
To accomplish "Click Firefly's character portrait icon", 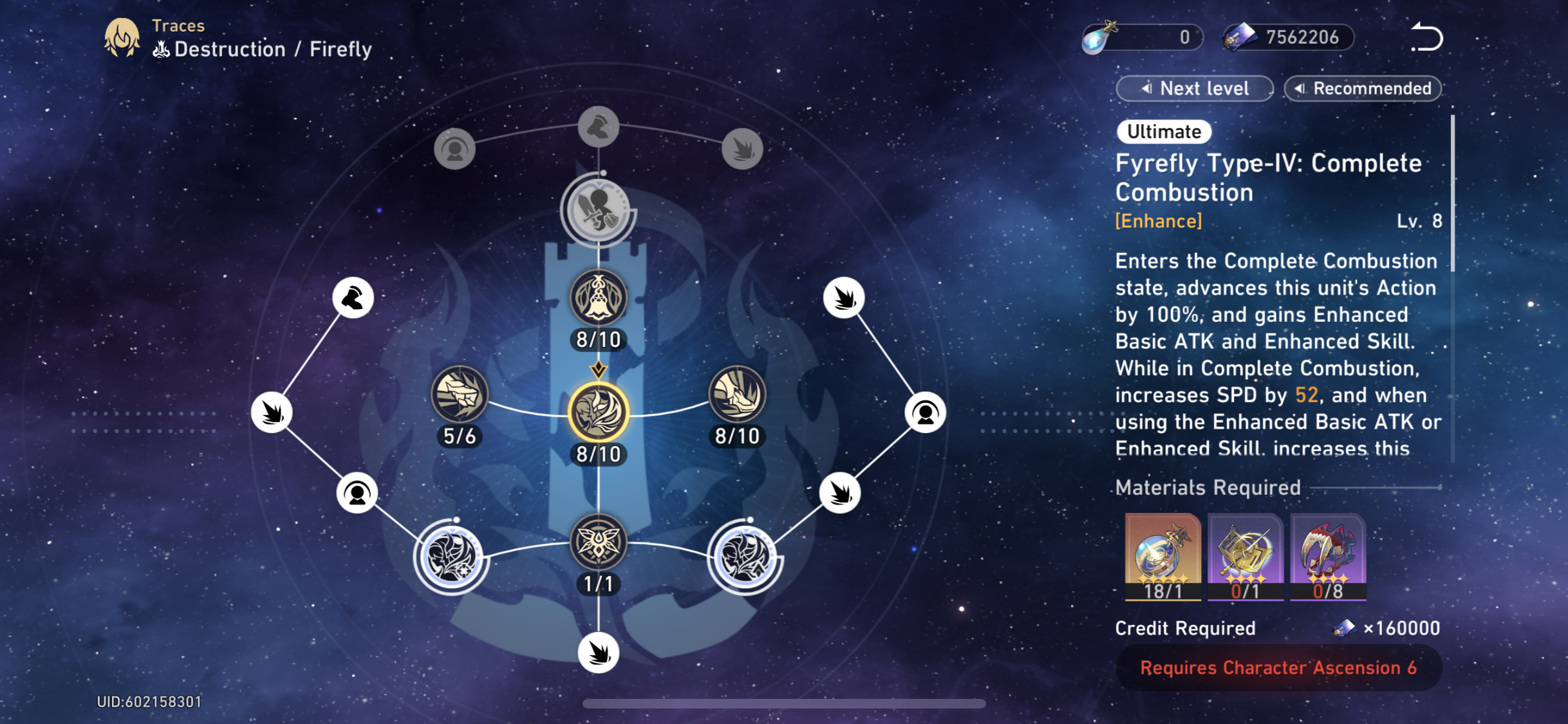I will 122,37.
